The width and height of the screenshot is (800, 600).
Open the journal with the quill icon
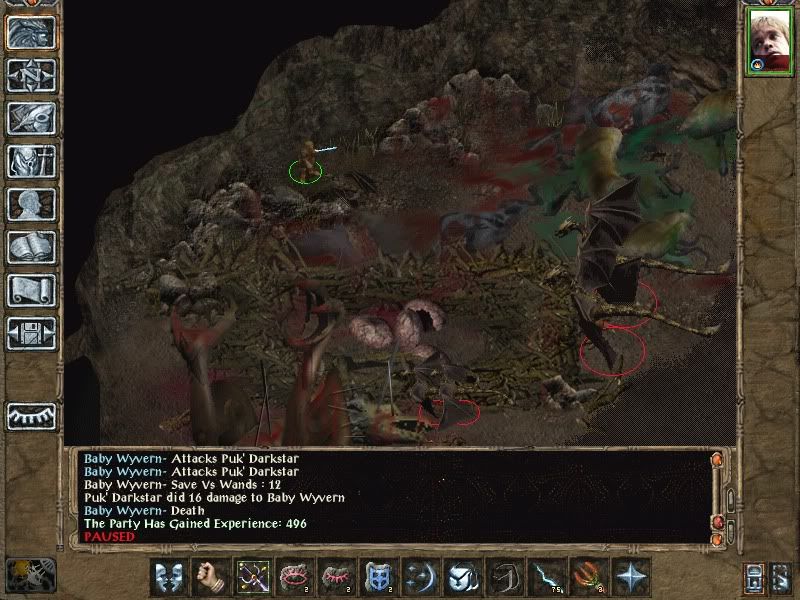pos(31,118)
